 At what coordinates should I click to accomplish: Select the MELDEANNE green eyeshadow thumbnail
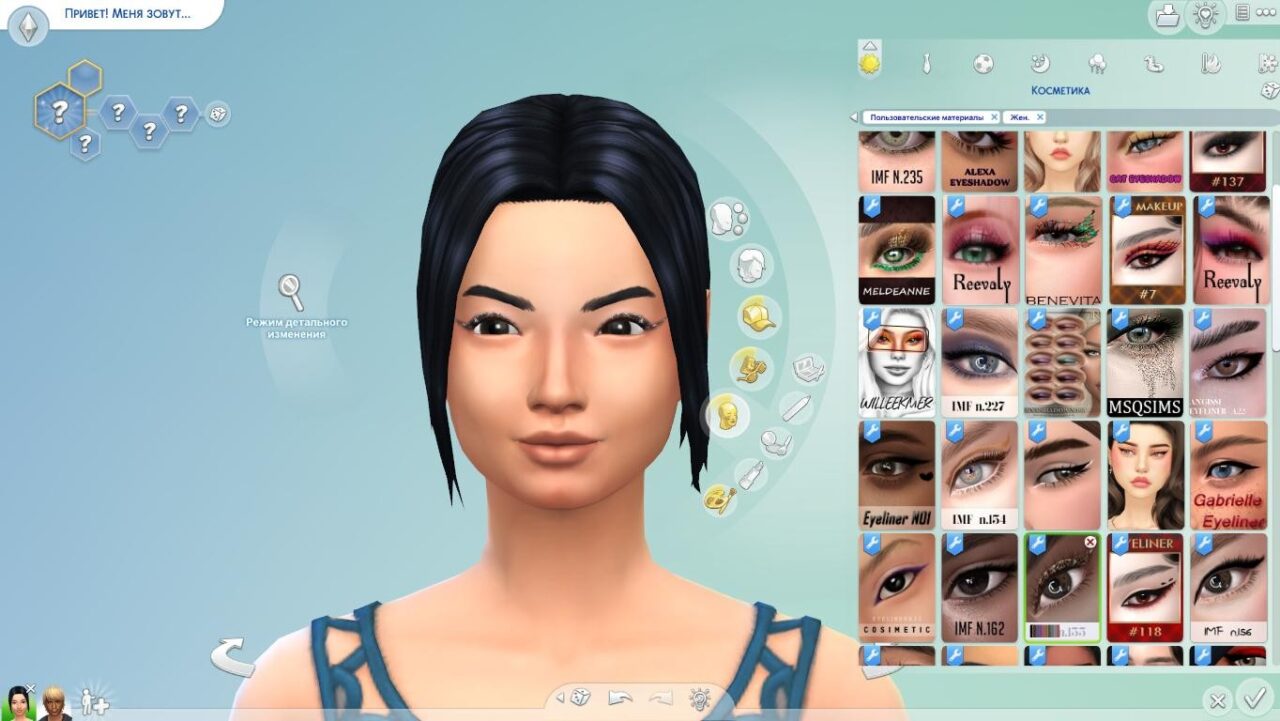896,250
